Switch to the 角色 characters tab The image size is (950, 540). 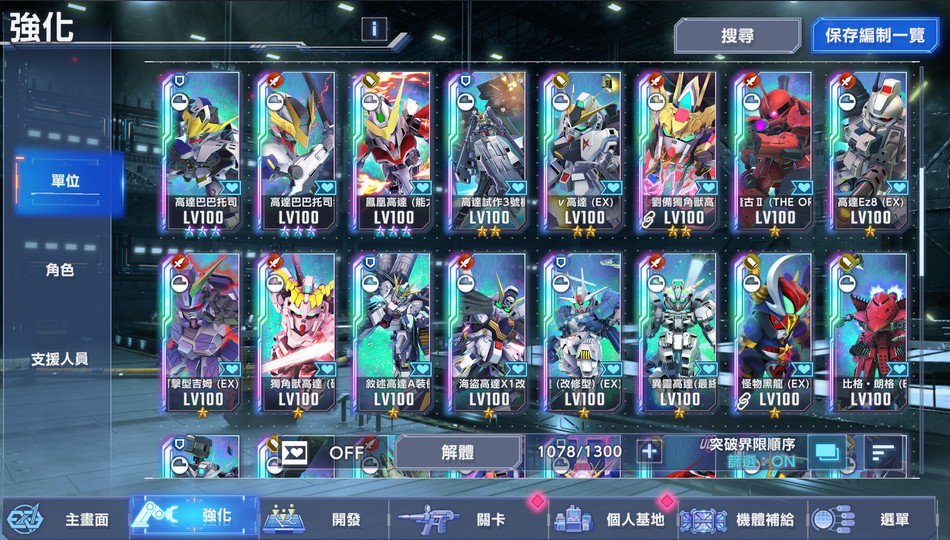[60, 269]
